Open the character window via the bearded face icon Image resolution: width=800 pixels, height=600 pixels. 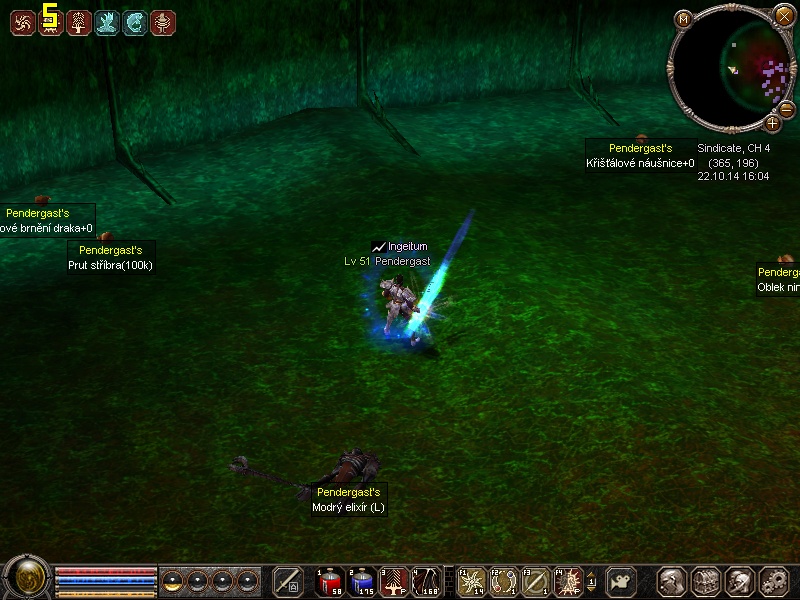click(x=672, y=581)
